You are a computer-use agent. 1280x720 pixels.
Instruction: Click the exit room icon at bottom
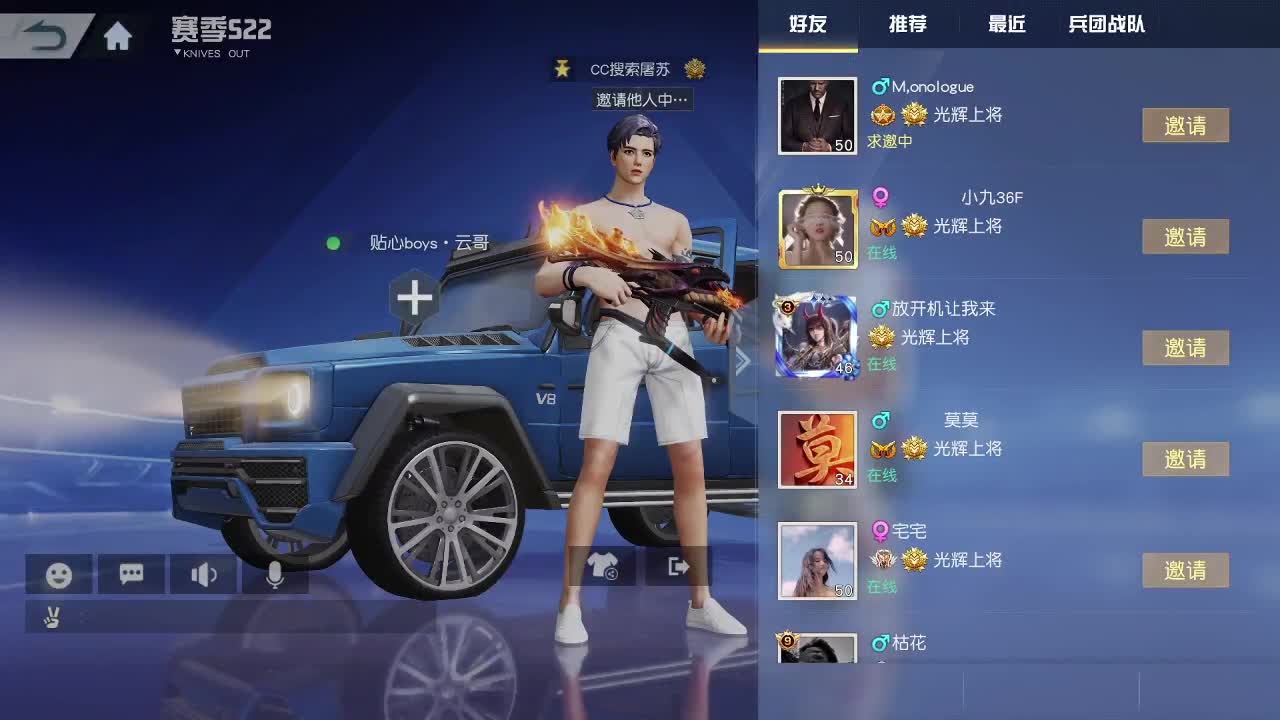(x=677, y=566)
